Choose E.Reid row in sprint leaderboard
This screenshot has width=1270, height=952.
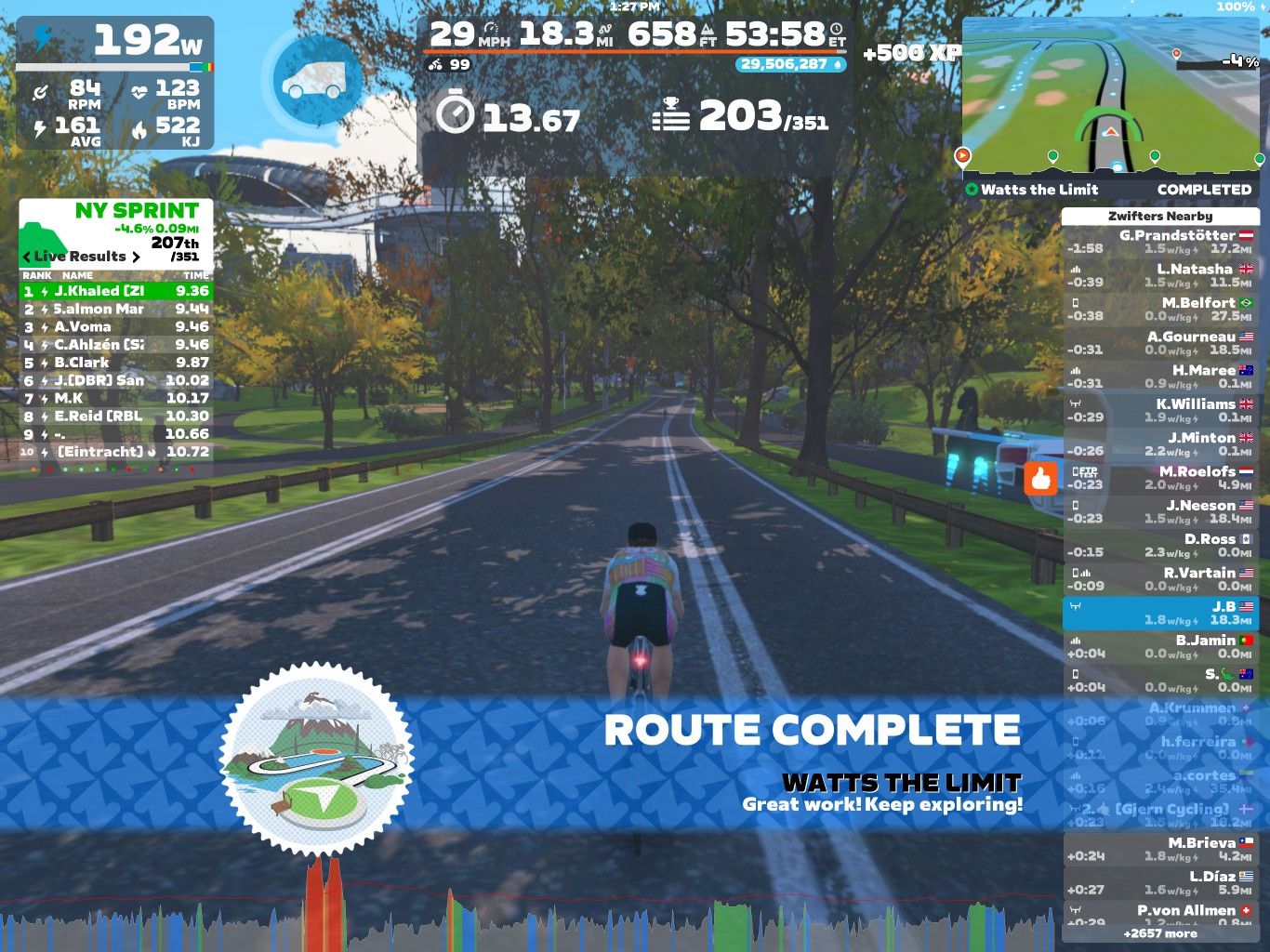[x=116, y=416]
